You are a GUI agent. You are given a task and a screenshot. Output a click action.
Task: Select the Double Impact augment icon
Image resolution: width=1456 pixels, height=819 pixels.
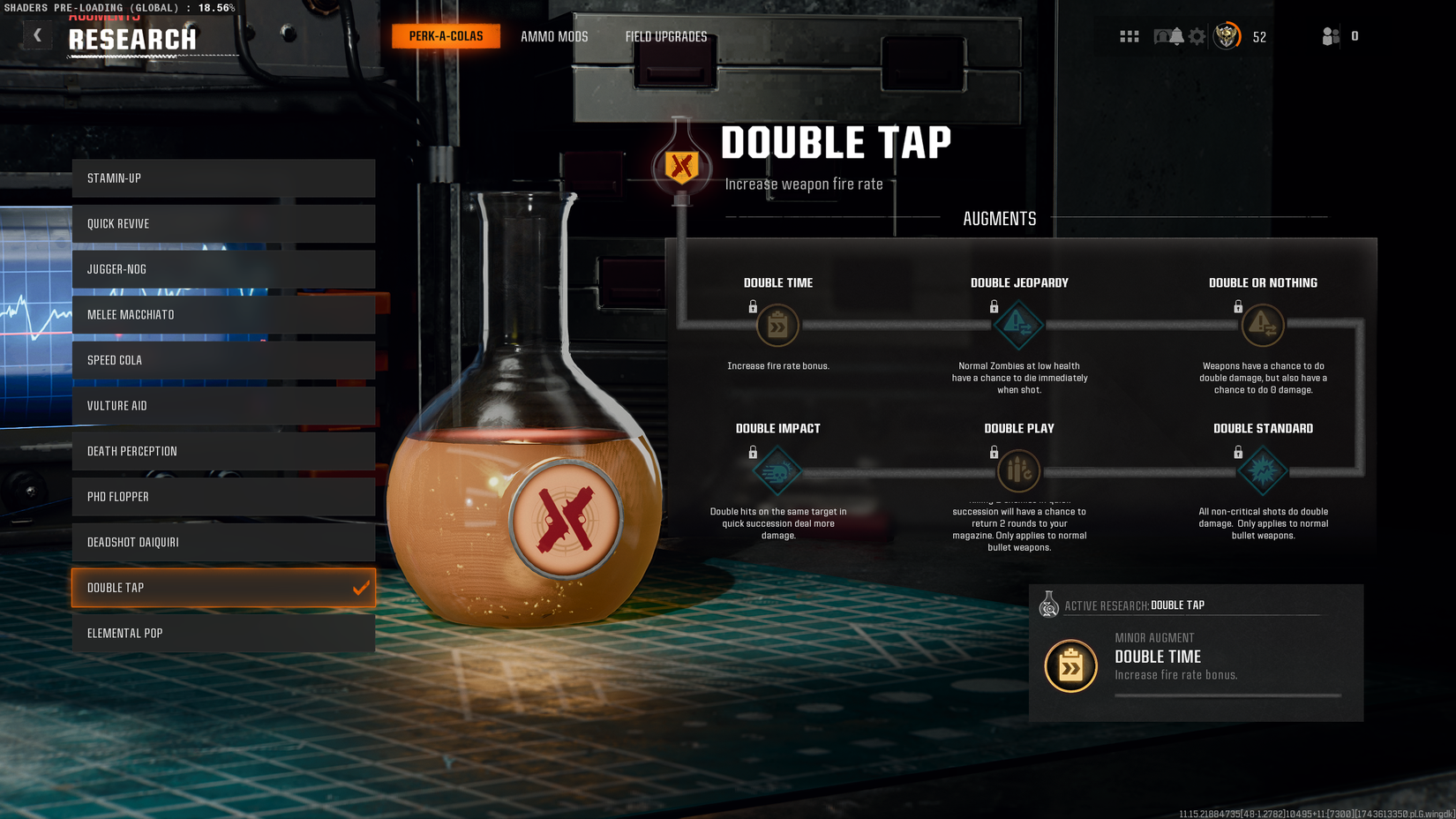pyautogui.click(x=777, y=470)
